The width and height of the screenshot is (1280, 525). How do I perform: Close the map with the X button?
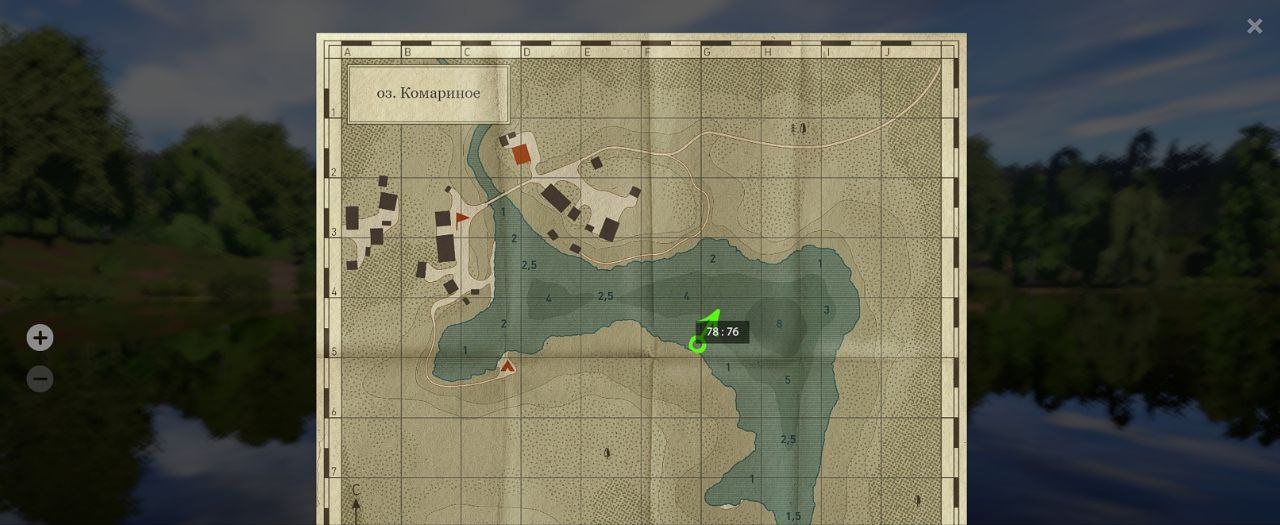(1254, 27)
